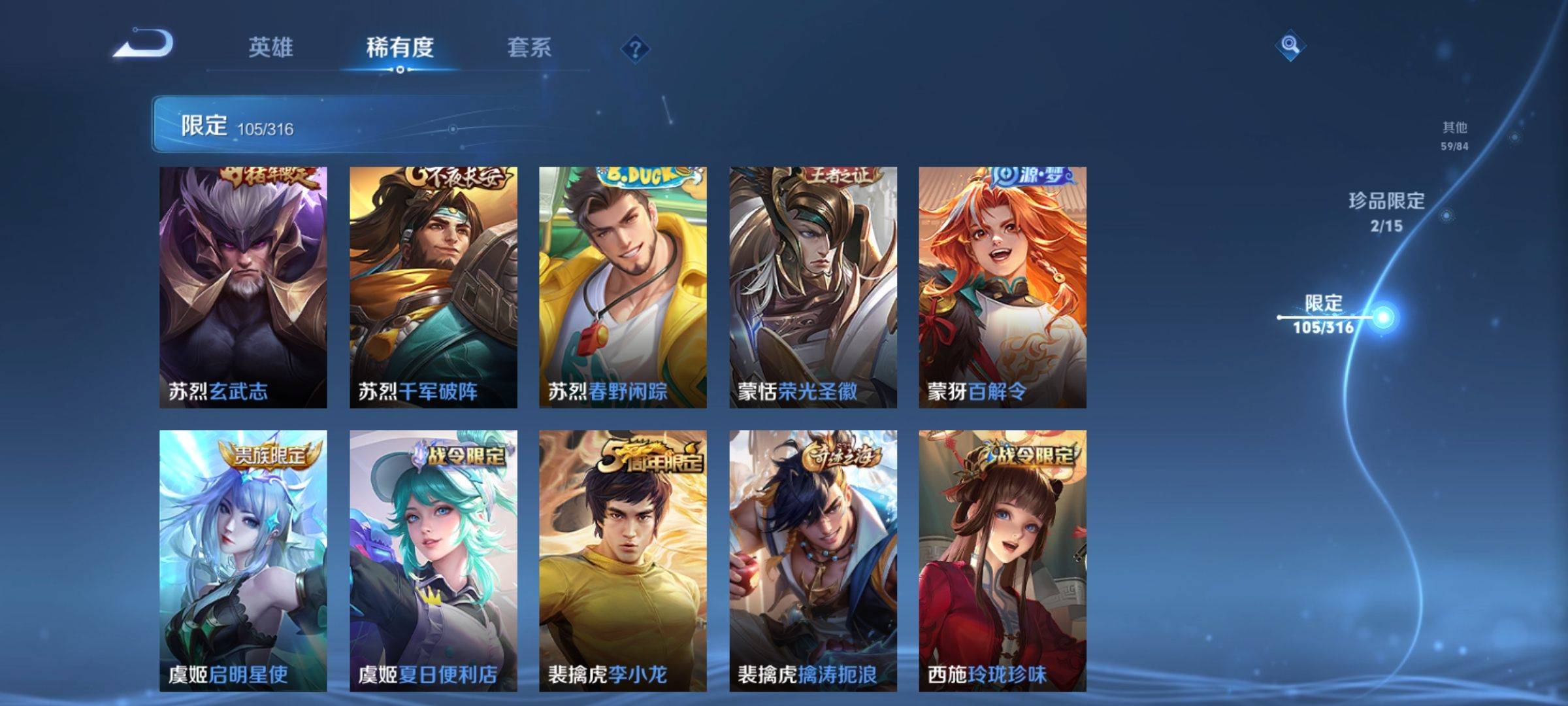Open the search via magnifier icon
Screen dimensions: 1568x706
(x=1289, y=44)
